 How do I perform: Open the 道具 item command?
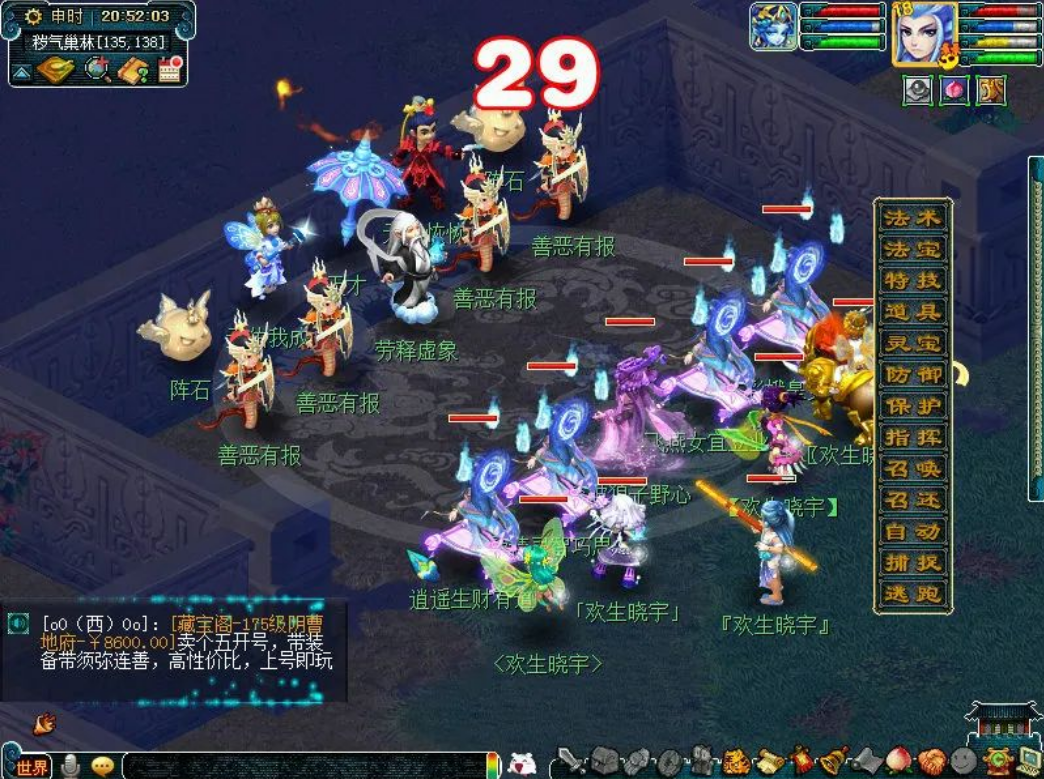pos(912,312)
